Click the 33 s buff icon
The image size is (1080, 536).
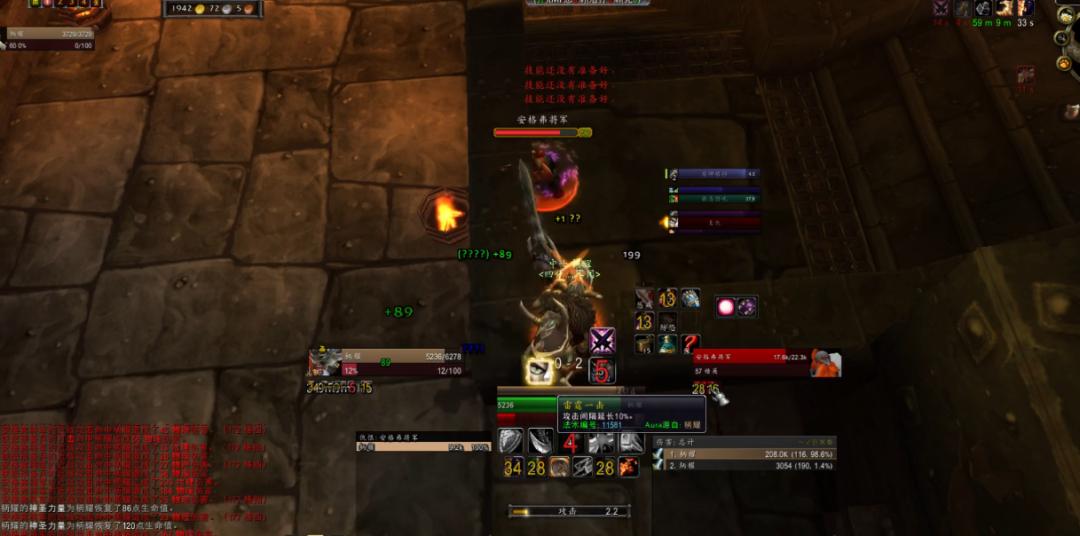pos(1026,9)
